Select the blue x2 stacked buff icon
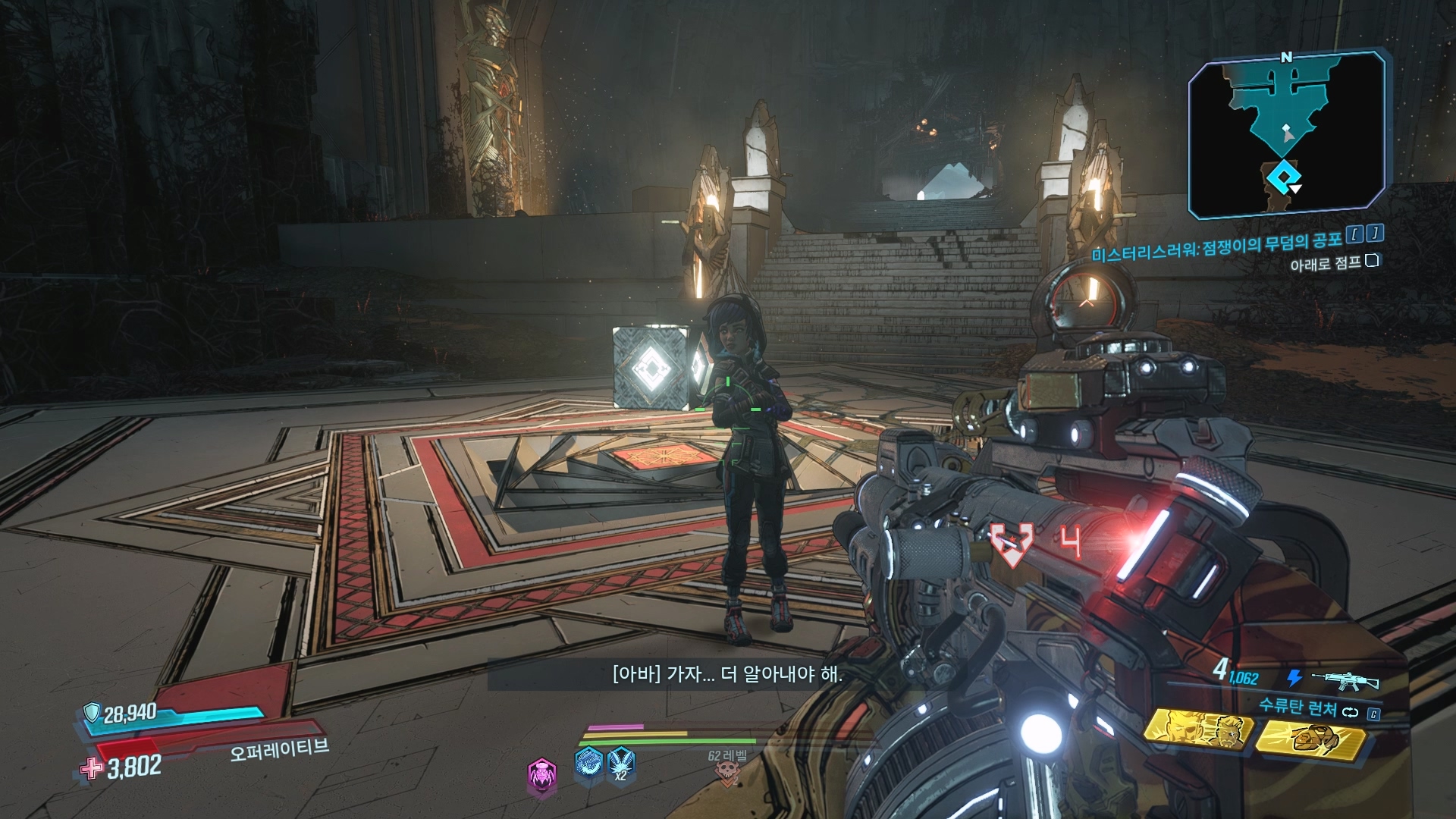1456x819 pixels. point(621,763)
